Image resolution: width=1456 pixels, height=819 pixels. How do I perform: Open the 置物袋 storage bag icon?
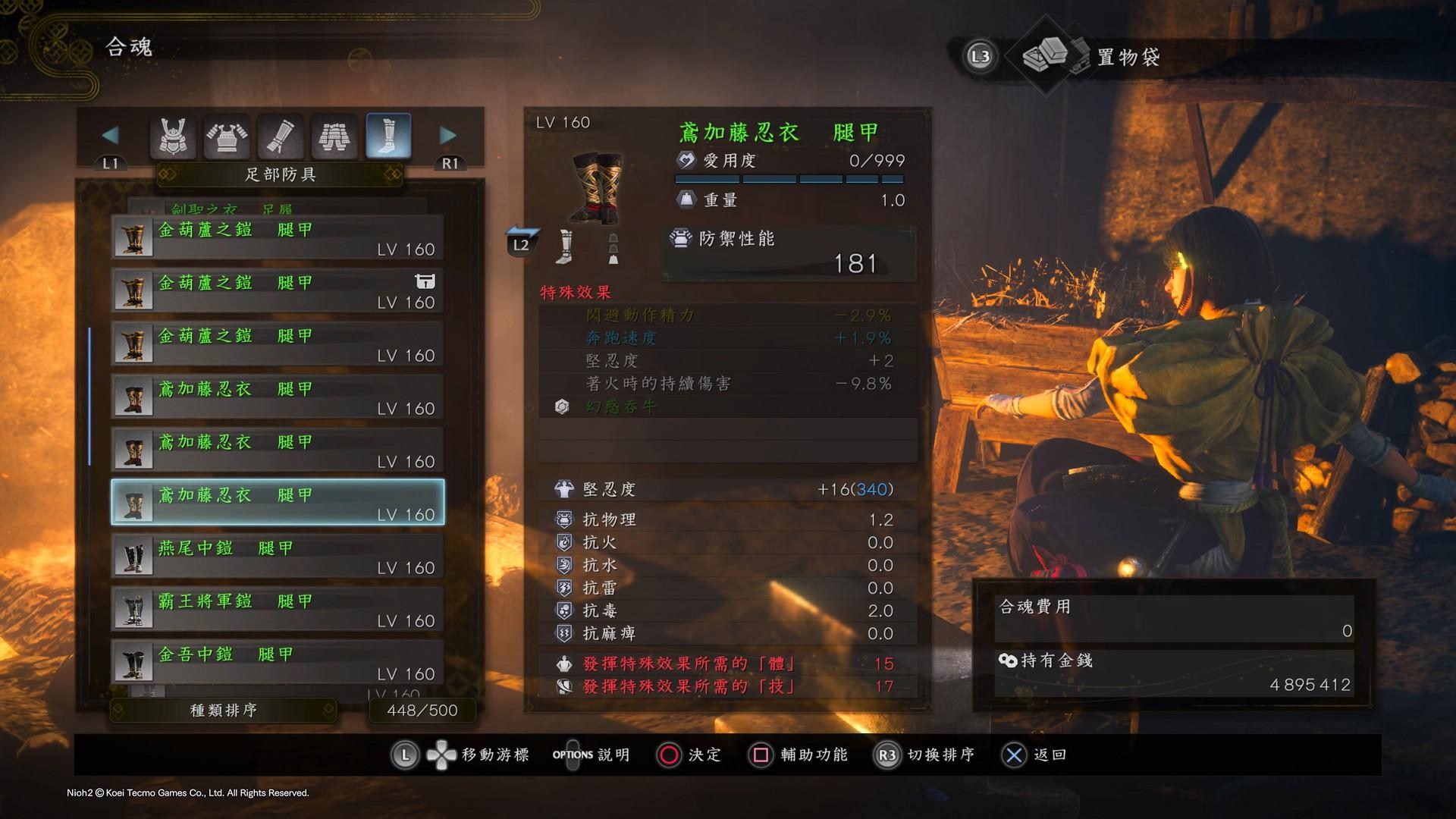1054,55
